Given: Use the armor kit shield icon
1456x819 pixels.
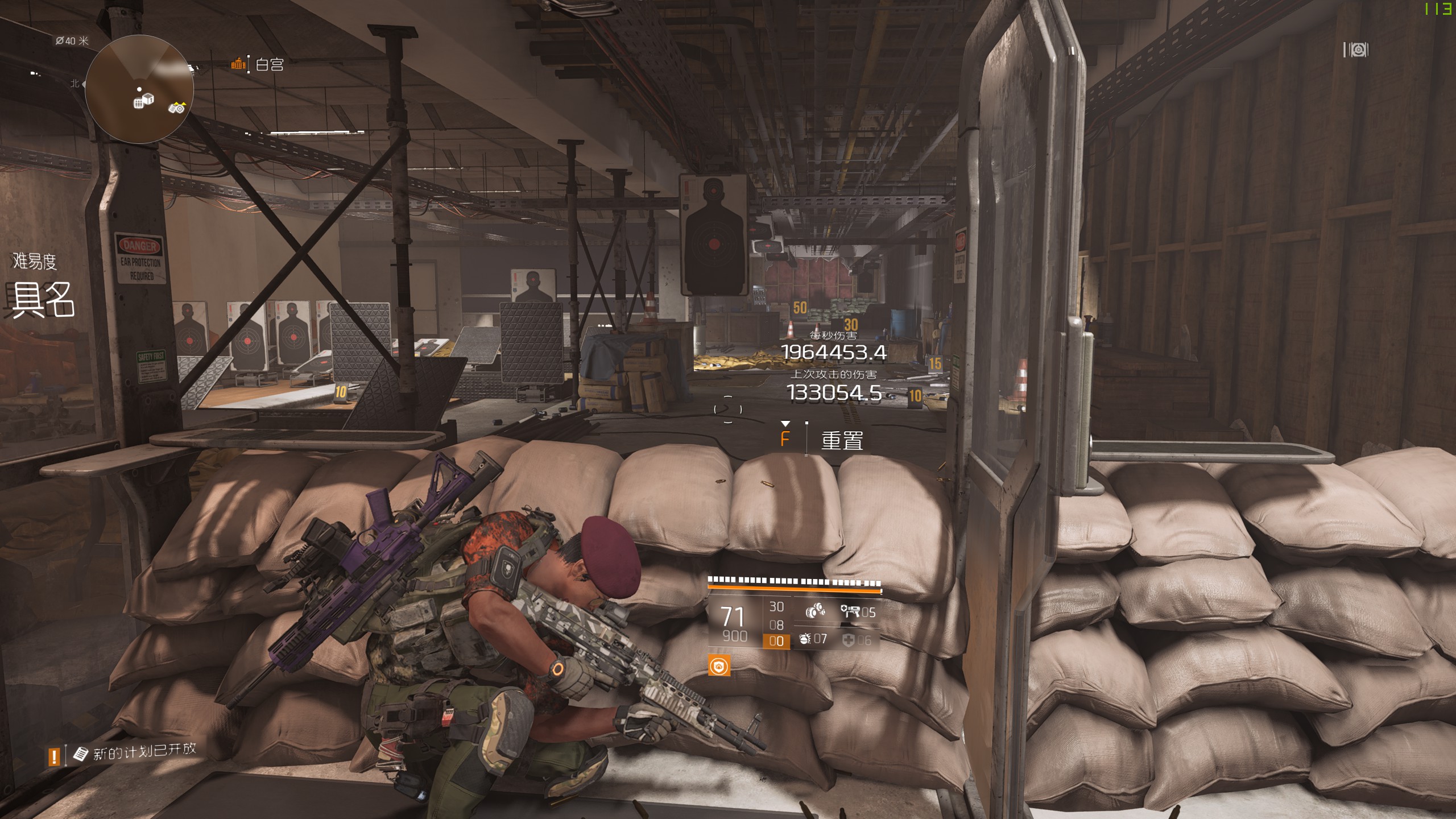Looking at the screenshot, I should (849, 640).
